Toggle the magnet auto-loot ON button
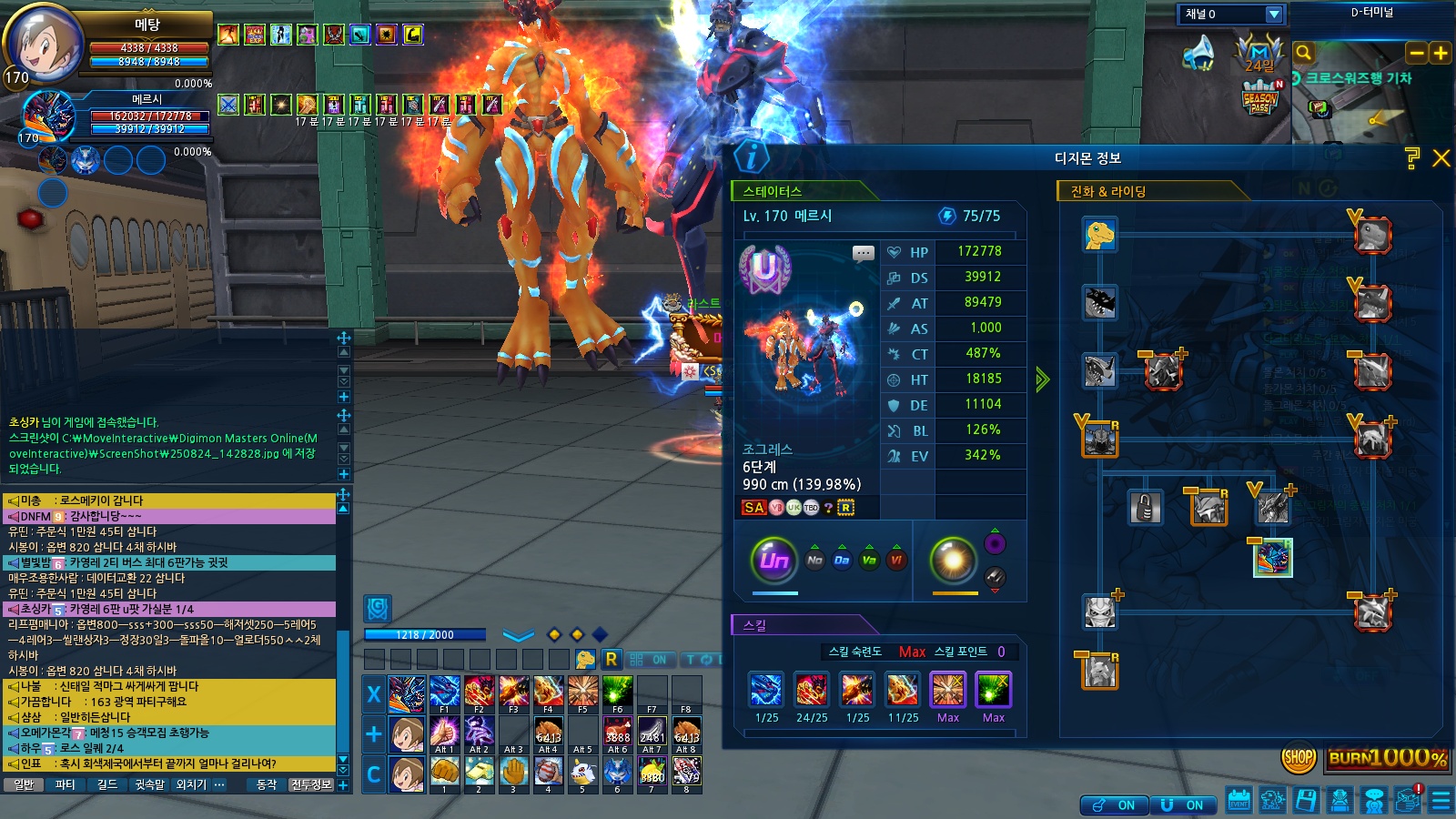The image size is (1456, 819). click(x=1181, y=805)
